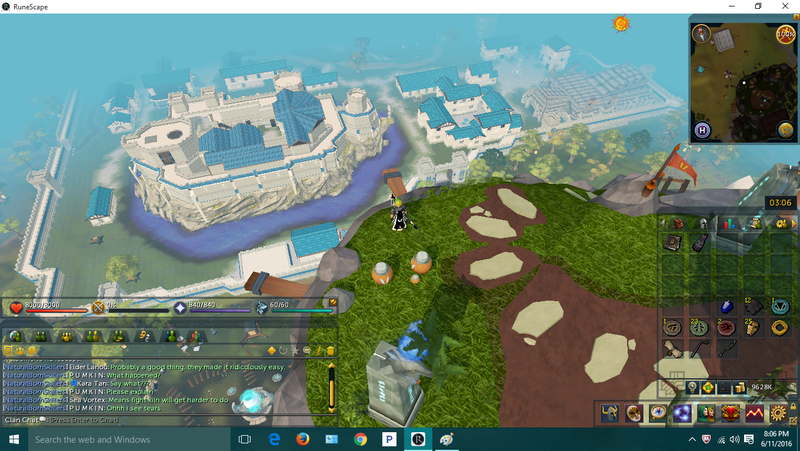Click the compass on the minimap
This screenshot has height=451, width=800.
click(x=702, y=33)
